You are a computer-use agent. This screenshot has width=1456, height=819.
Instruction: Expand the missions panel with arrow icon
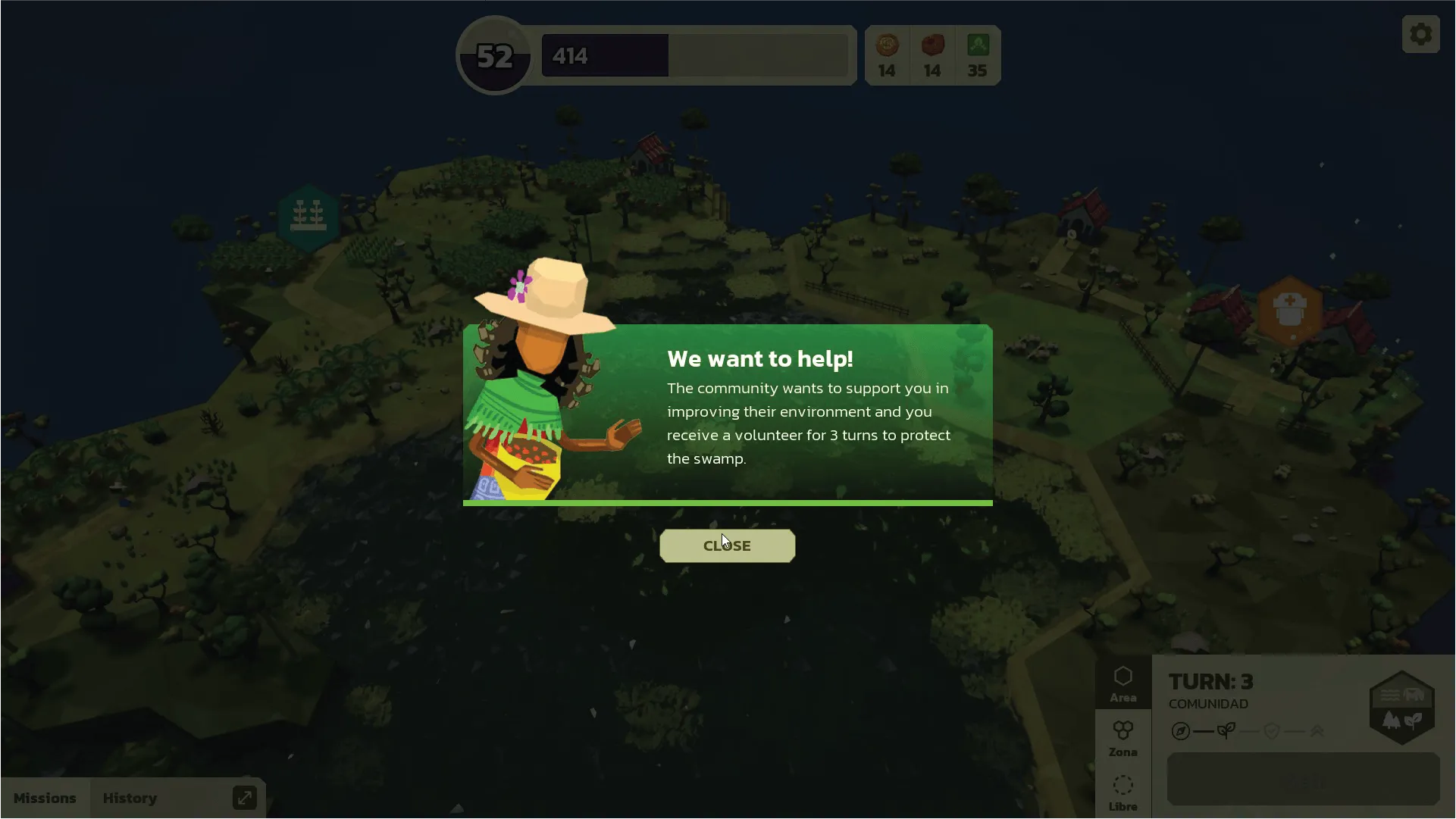coord(244,798)
